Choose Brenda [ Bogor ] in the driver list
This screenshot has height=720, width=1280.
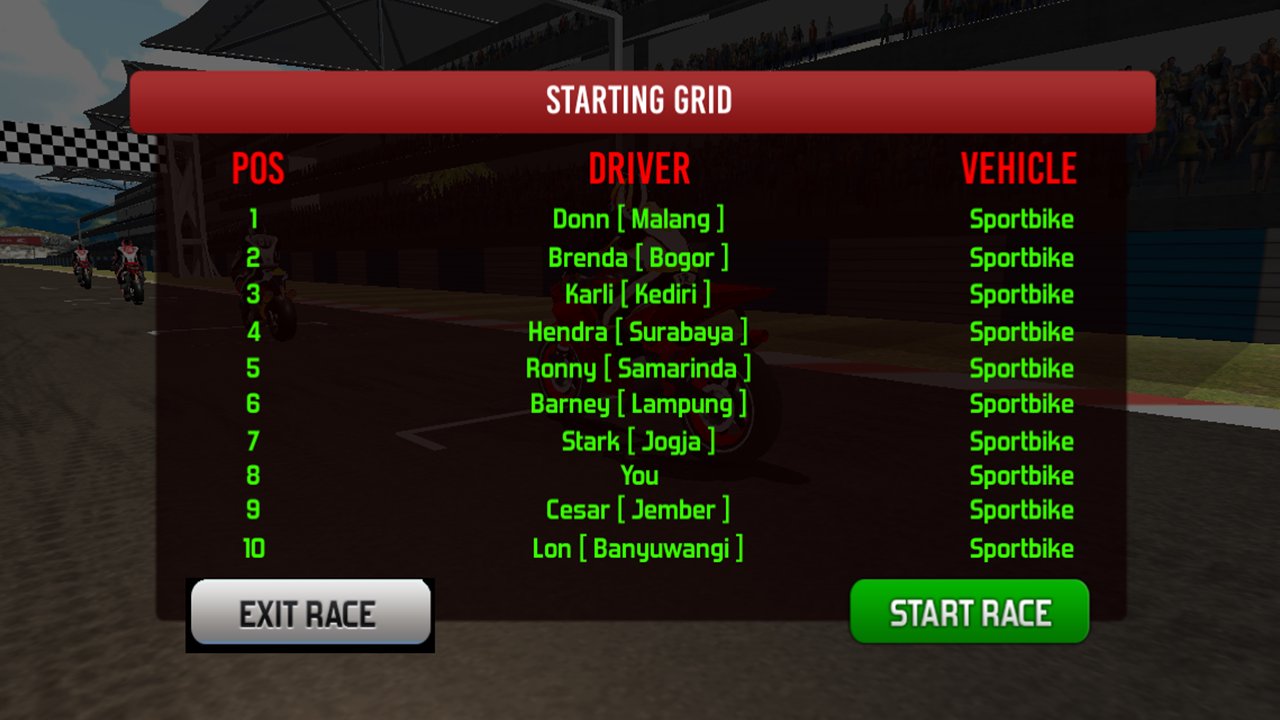tap(638, 258)
